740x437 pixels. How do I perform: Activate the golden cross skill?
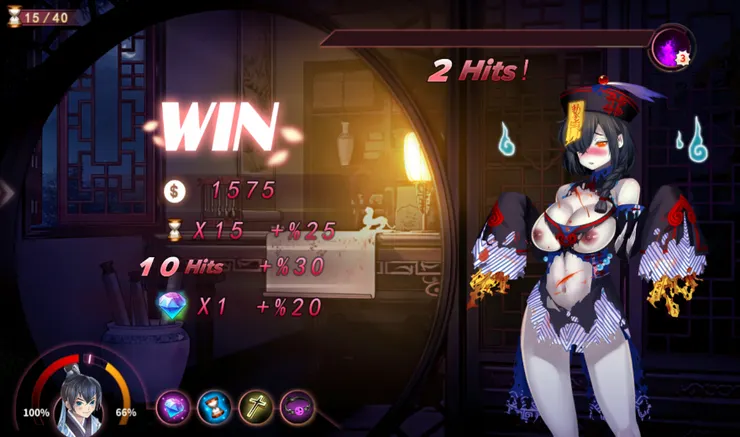(255, 408)
